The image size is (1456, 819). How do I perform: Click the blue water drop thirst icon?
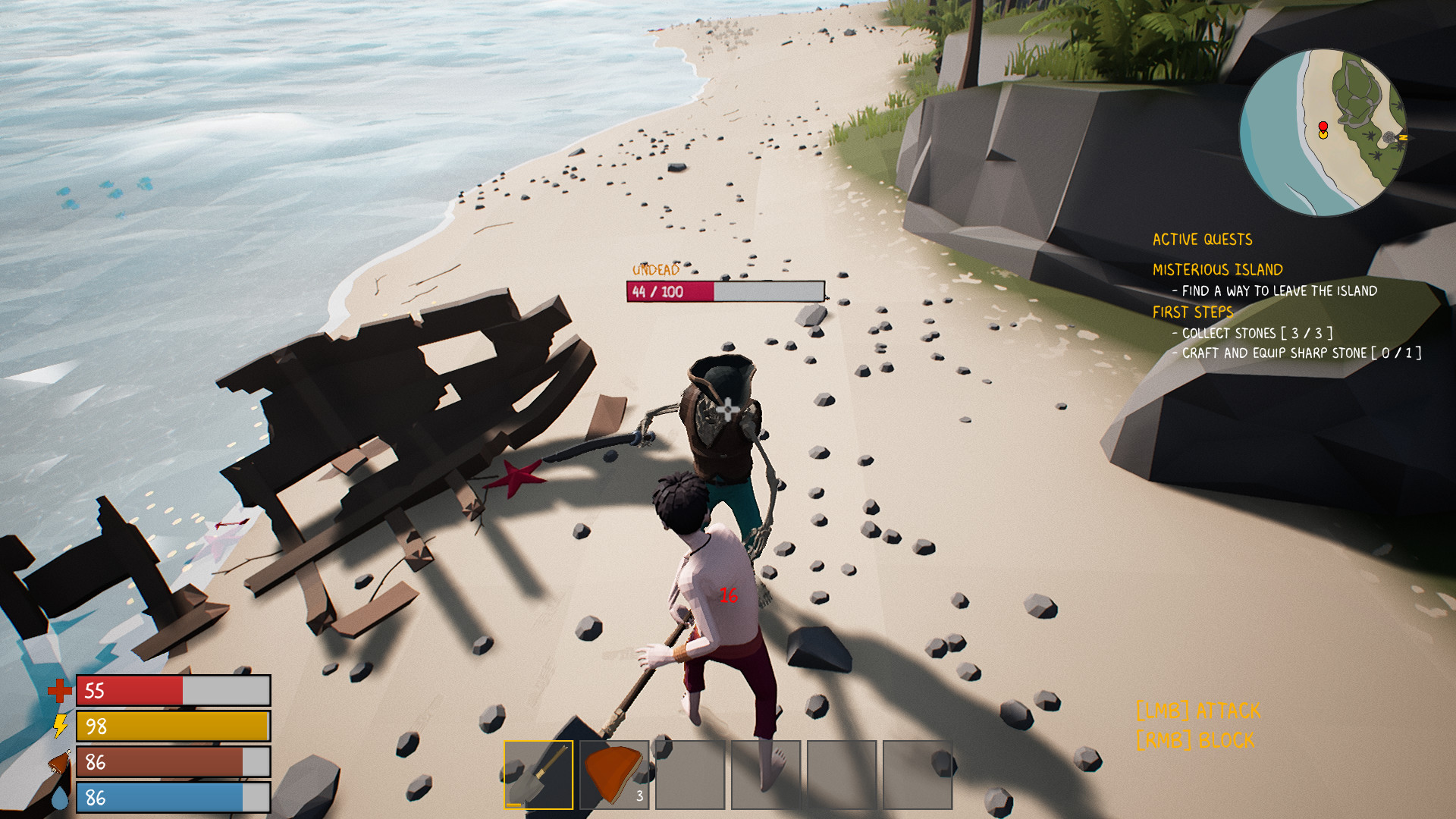(60, 796)
